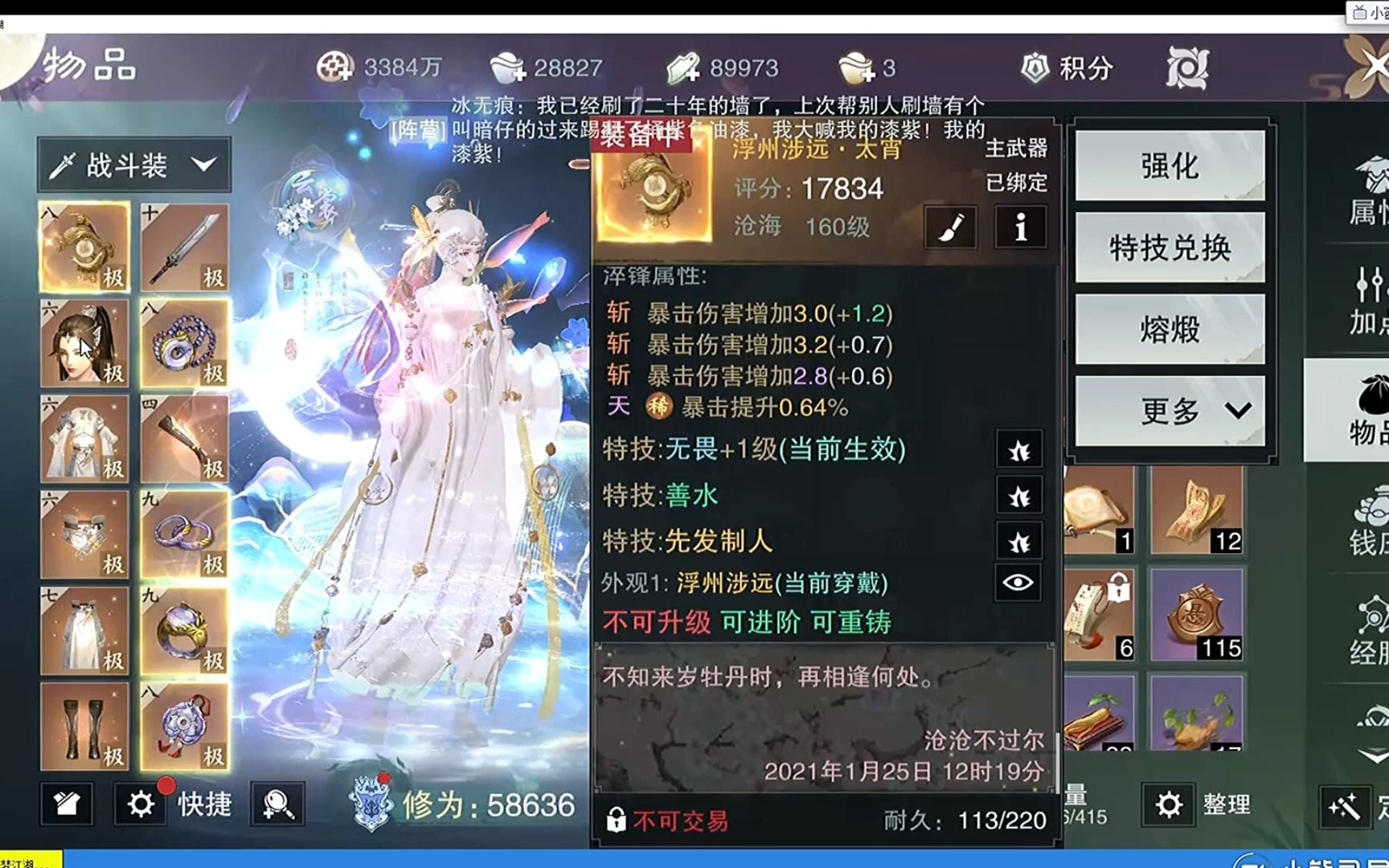Screen dimensions: 1389x868
Task: Preview the 浮州涉远 appearance eye toggle
Action: (x=1018, y=583)
